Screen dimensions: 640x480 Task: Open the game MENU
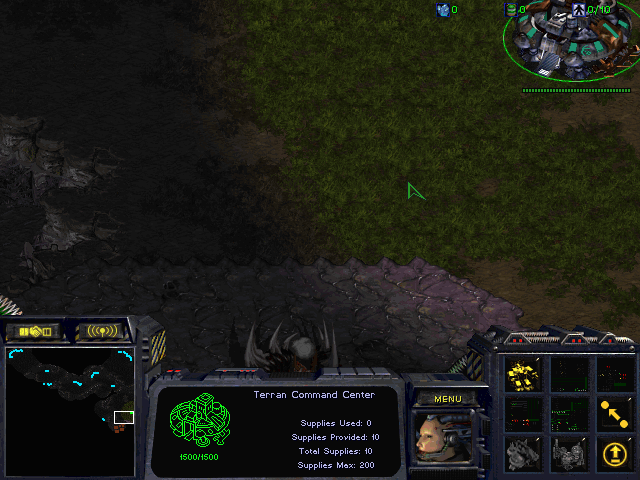(x=447, y=399)
